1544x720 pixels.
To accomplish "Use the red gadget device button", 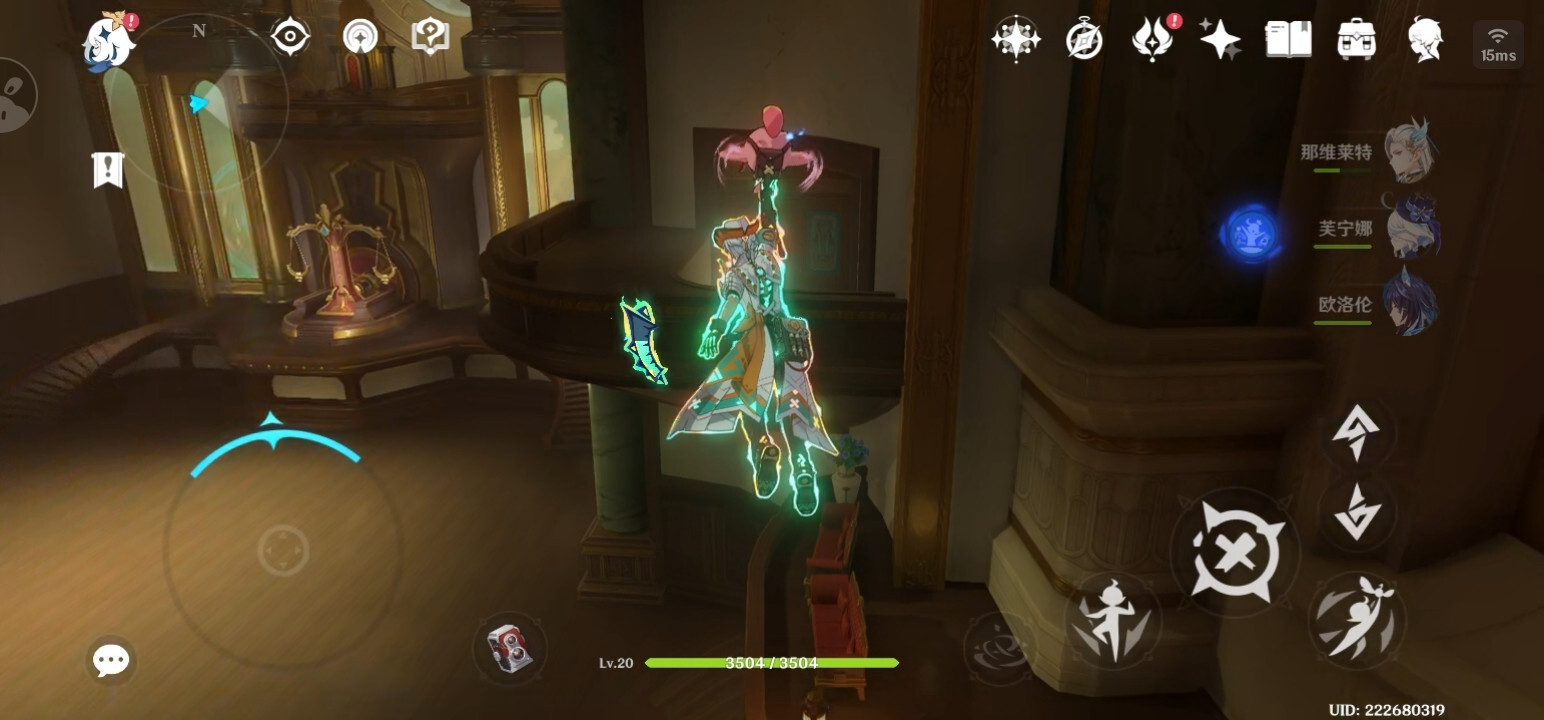I will [x=510, y=648].
